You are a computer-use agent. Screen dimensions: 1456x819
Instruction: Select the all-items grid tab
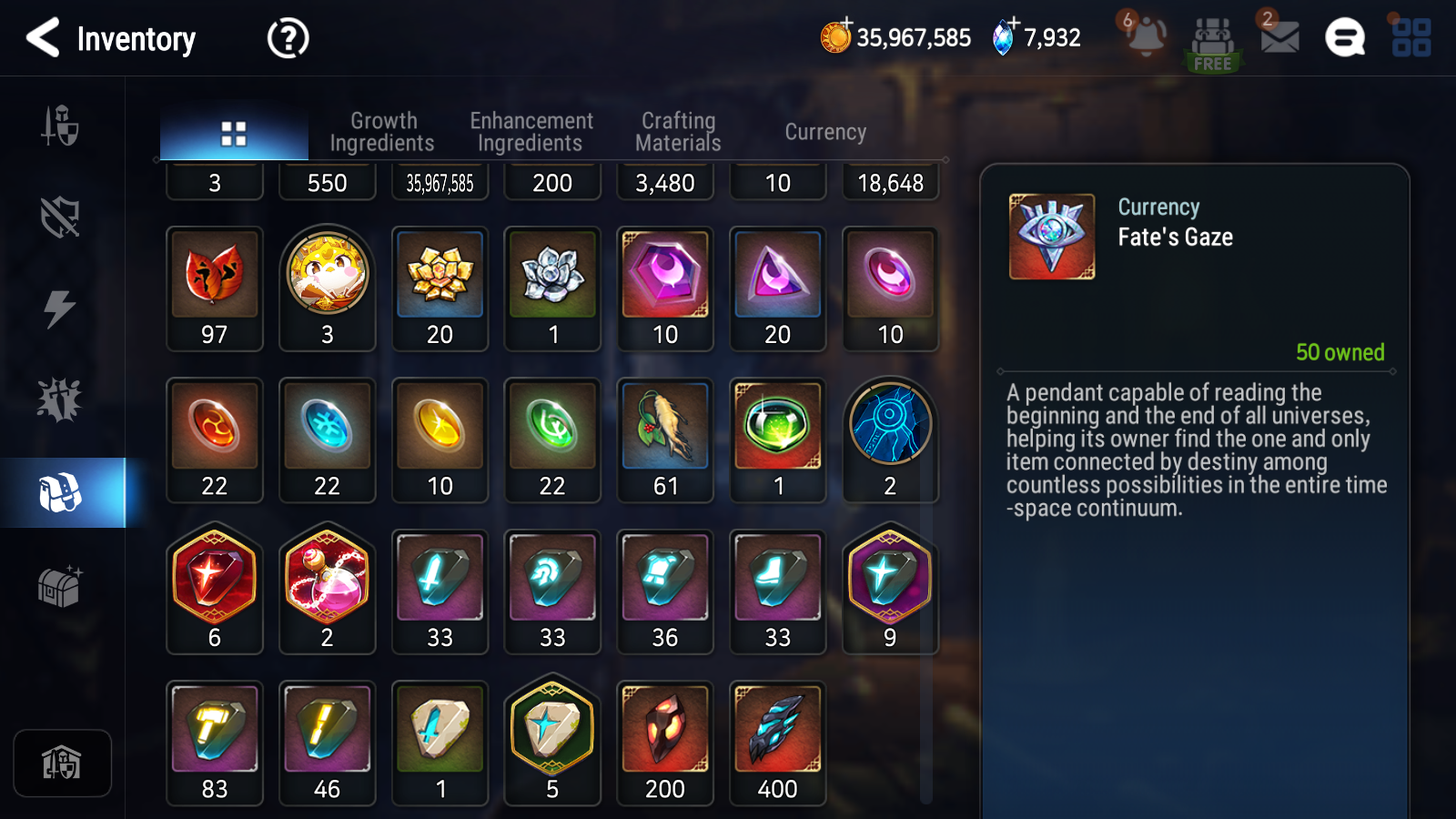tap(234, 133)
